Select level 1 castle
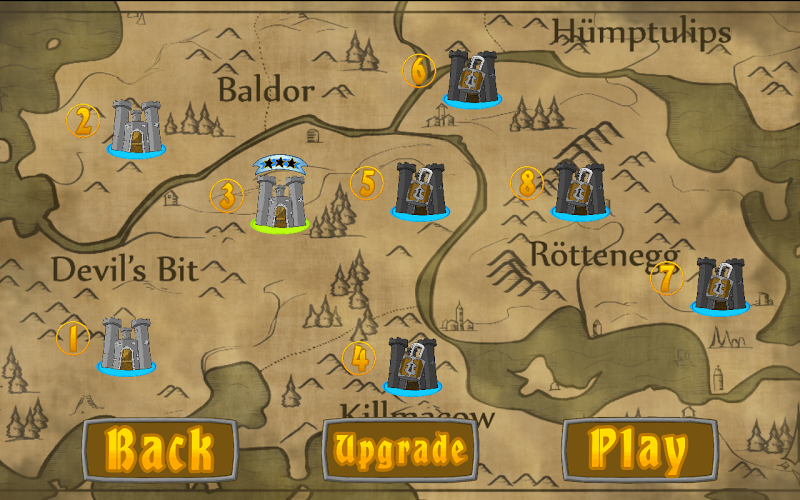 (x=126, y=345)
